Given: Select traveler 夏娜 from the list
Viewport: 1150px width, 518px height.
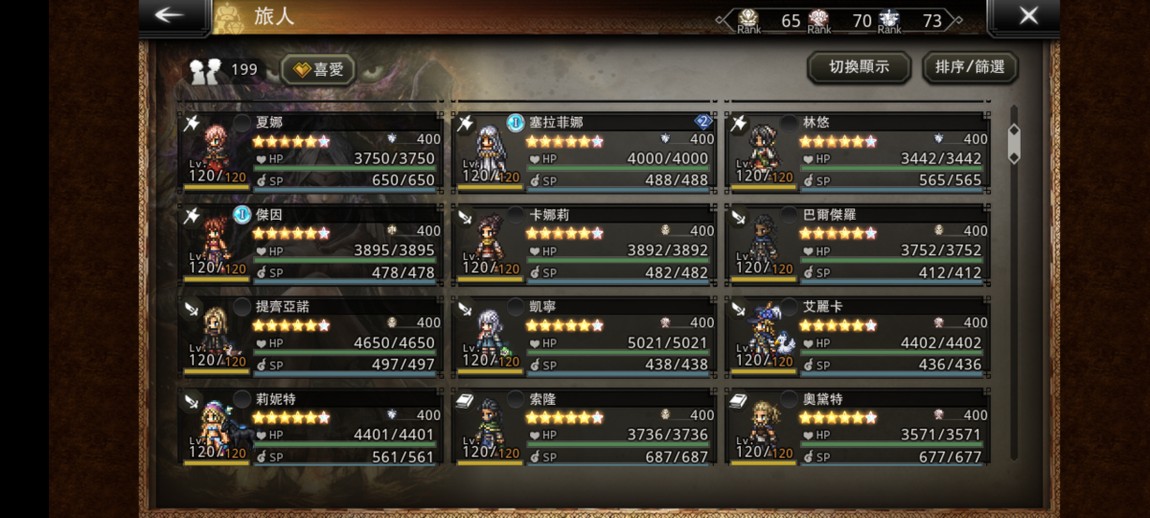Looking at the screenshot, I should pos(311,151).
